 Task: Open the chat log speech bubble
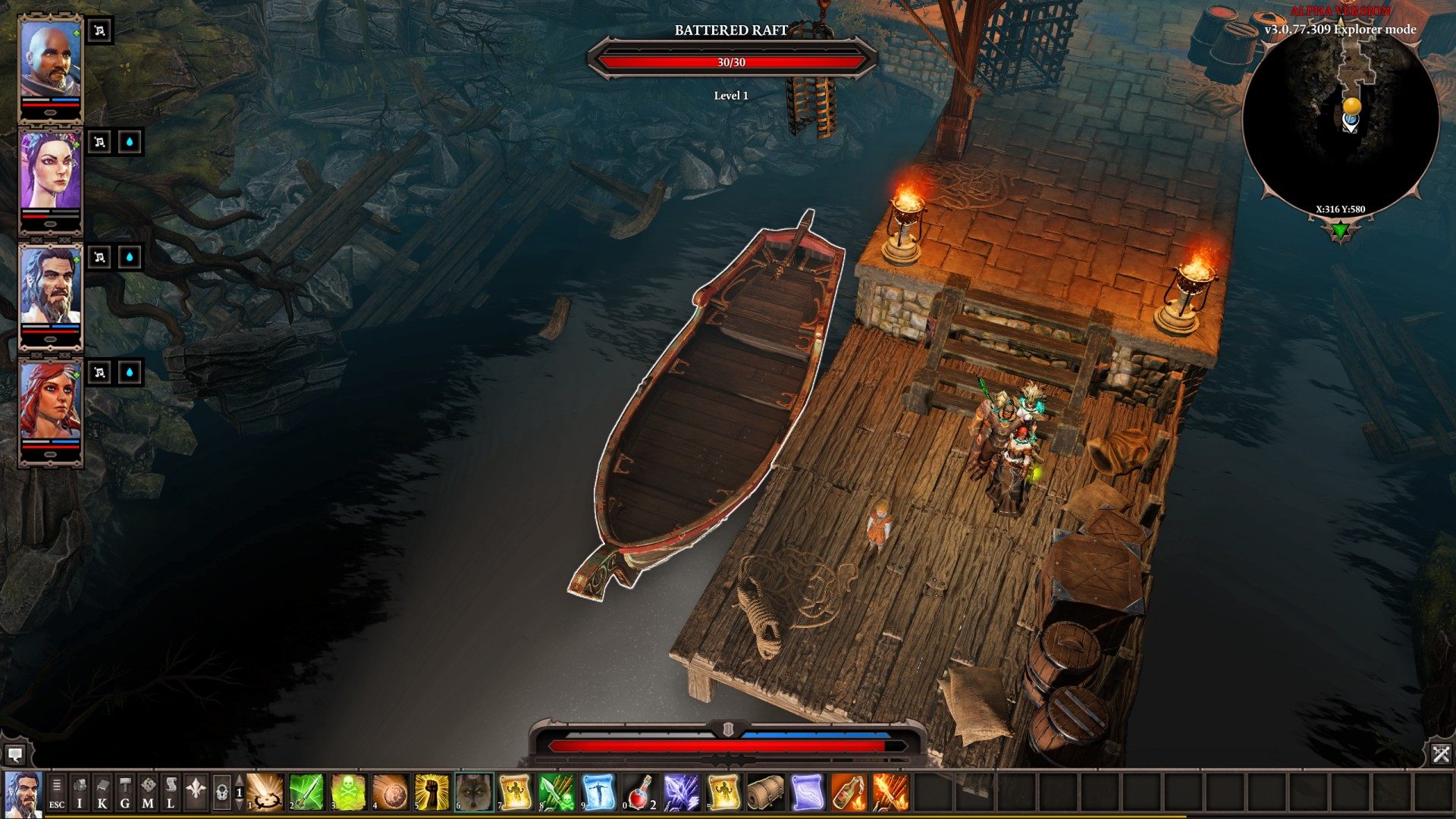coord(14,755)
